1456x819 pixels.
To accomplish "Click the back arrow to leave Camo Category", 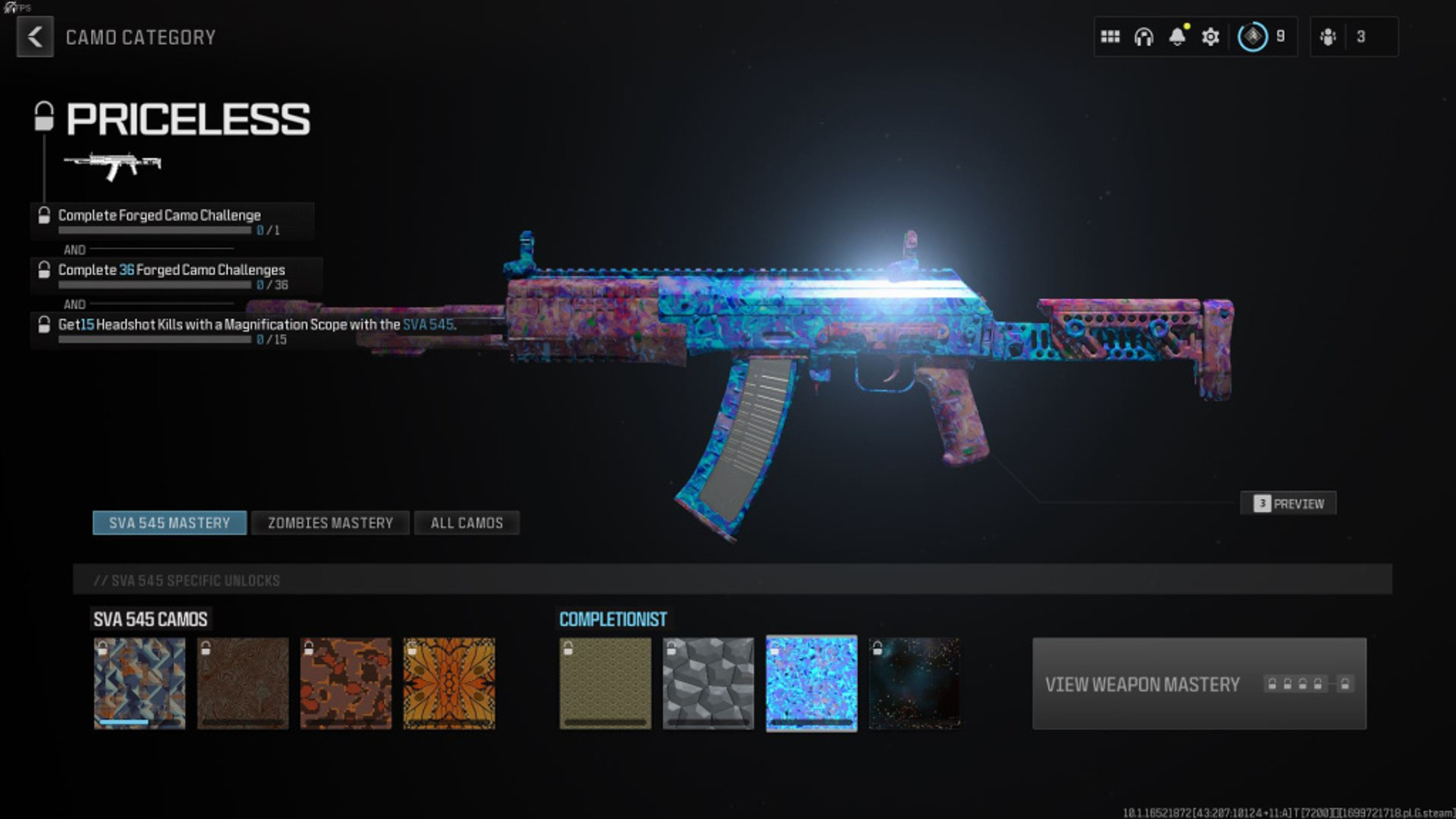I will [x=35, y=37].
